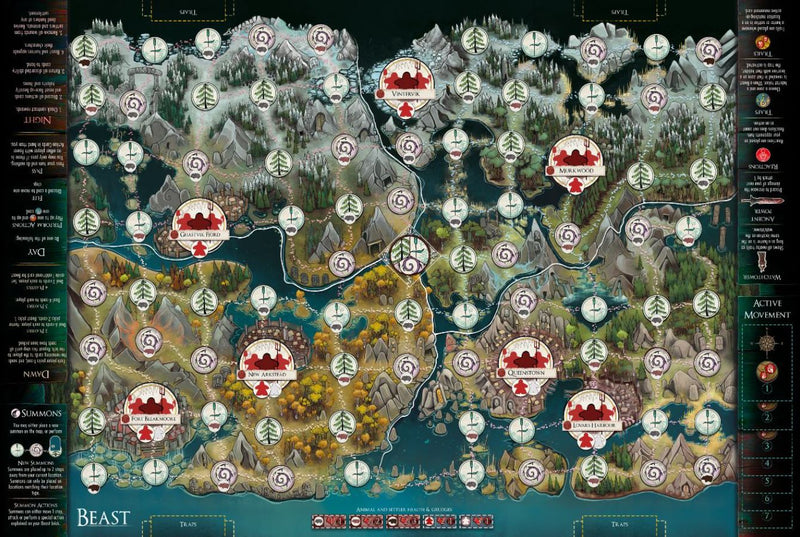Click the New Arkstrad settlement space
This screenshot has height=537, width=800.
[267, 359]
